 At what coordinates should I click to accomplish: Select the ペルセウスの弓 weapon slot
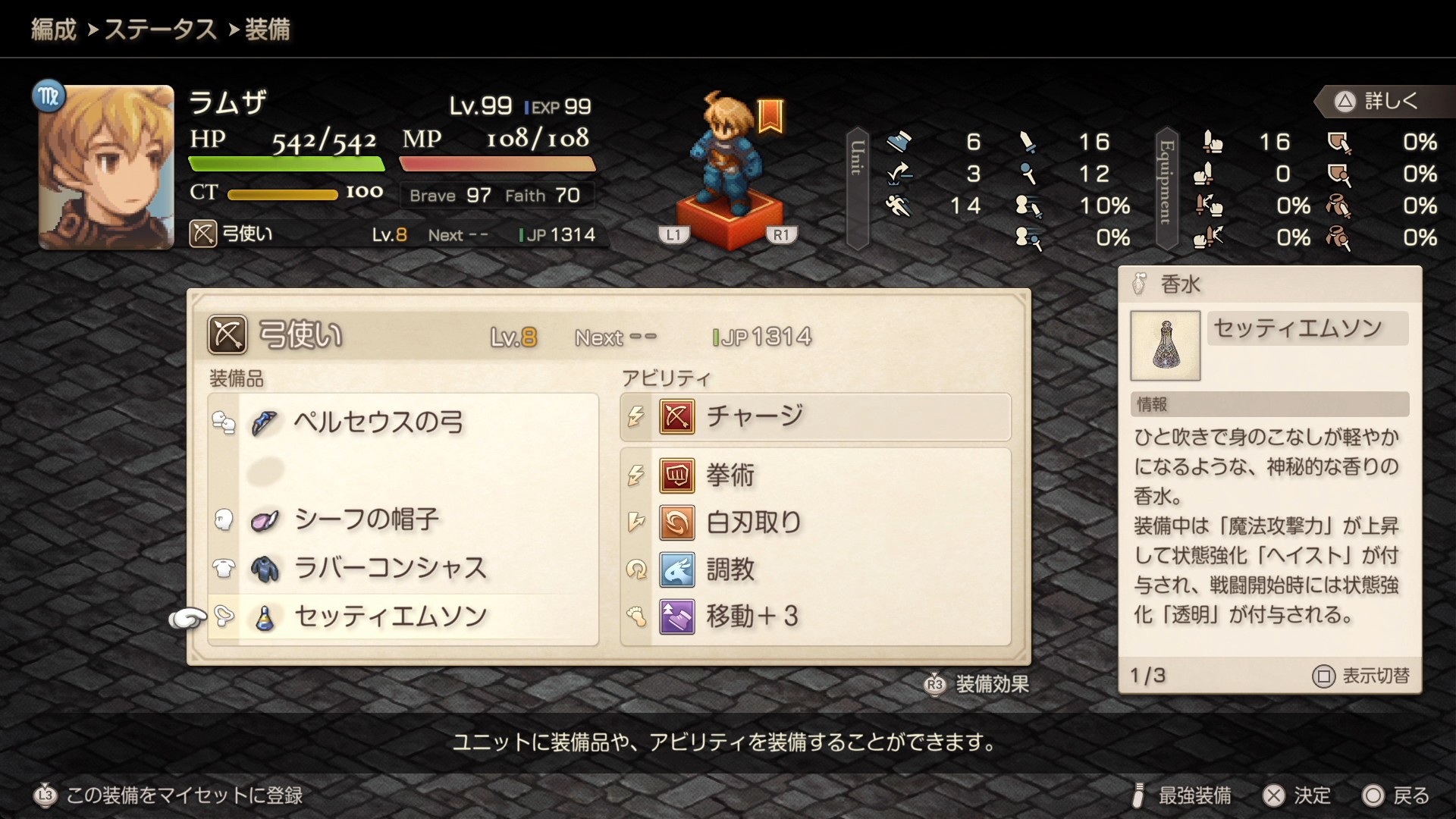pos(402,422)
